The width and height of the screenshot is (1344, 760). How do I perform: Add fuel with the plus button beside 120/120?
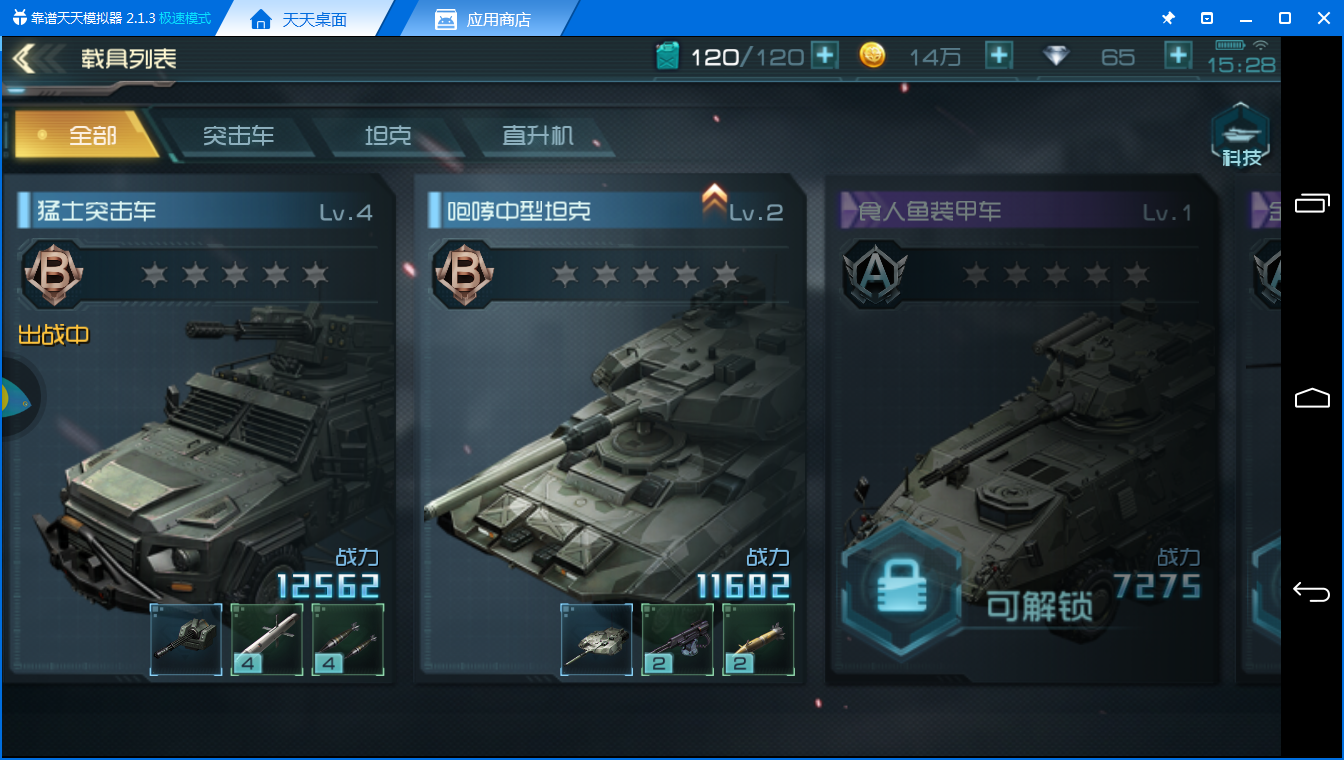click(824, 56)
